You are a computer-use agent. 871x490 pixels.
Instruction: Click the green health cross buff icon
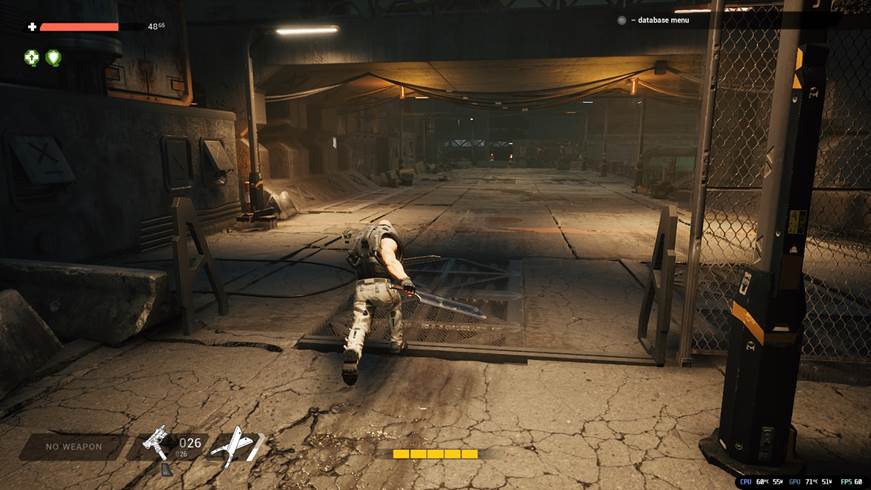pos(32,58)
